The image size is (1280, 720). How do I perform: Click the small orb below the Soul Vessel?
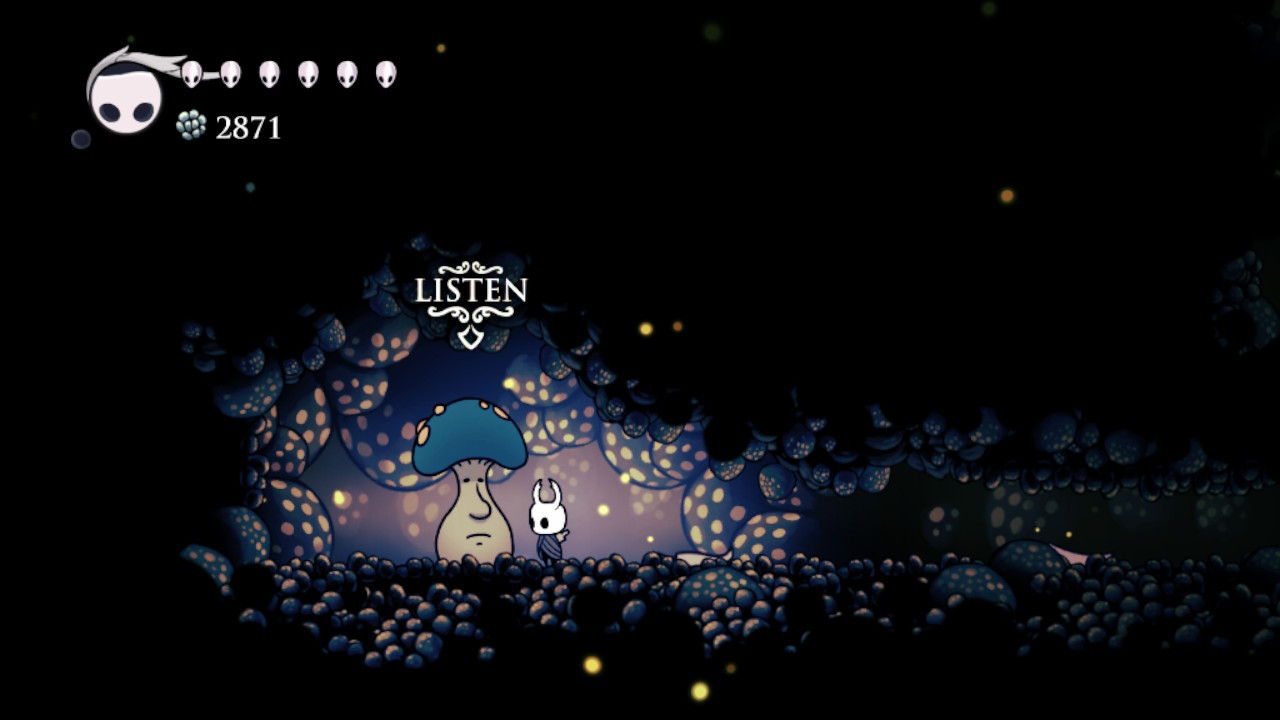pos(81,138)
